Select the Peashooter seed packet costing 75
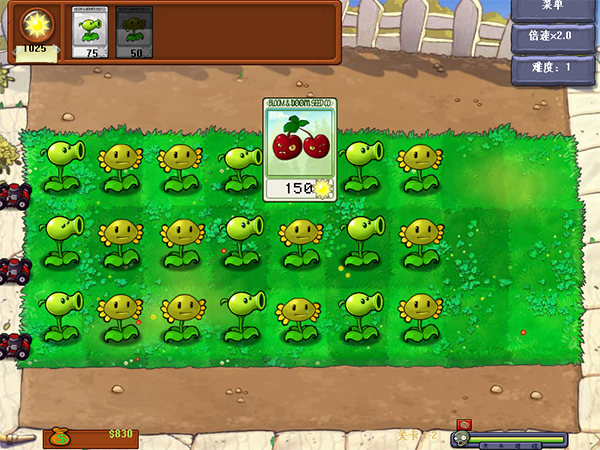The height and width of the screenshot is (450, 600). [x=91, y=31]
